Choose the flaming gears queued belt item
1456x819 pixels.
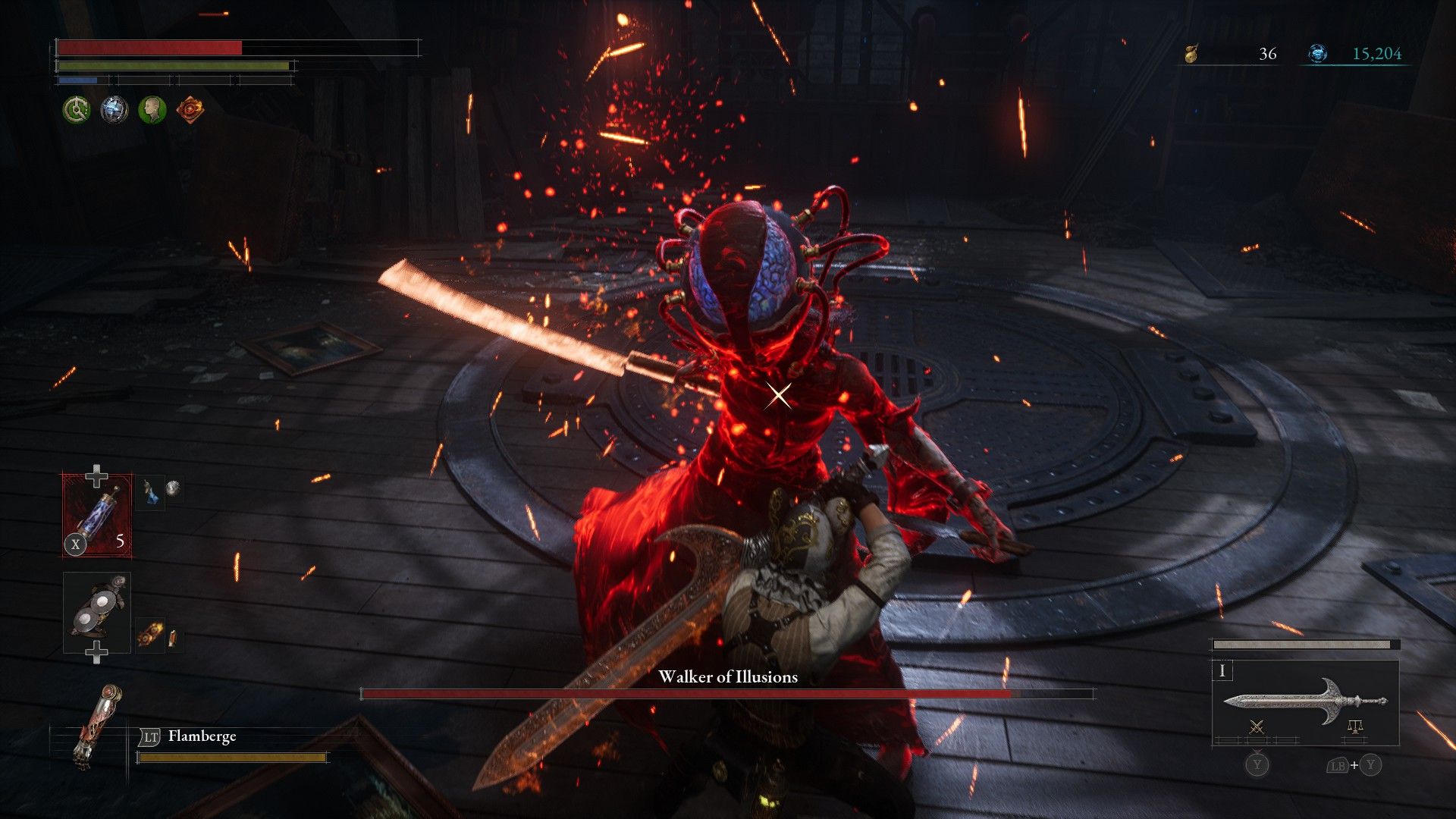click(149, 635)
